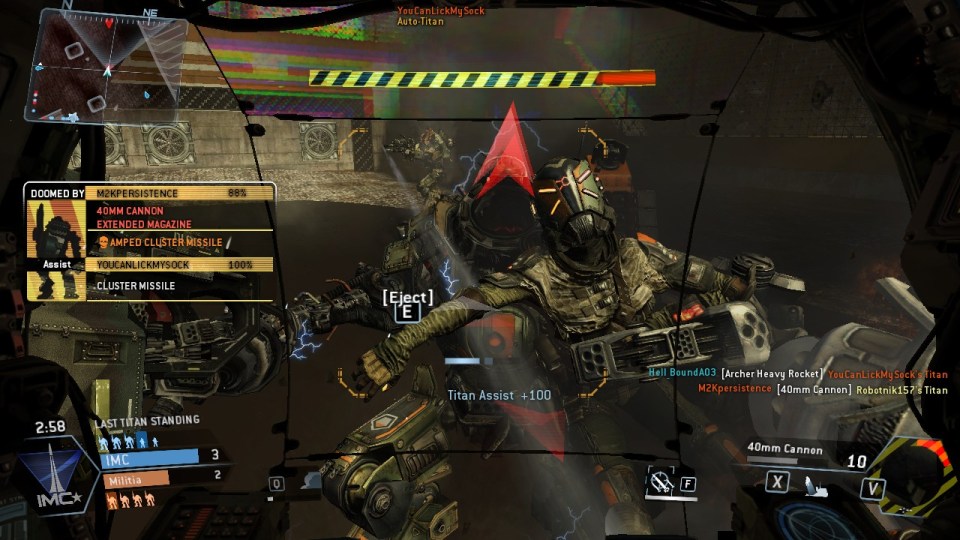The image size is (960, 540).
Task: Click the IMC faction emblem
Action: [x=48, y=477]
